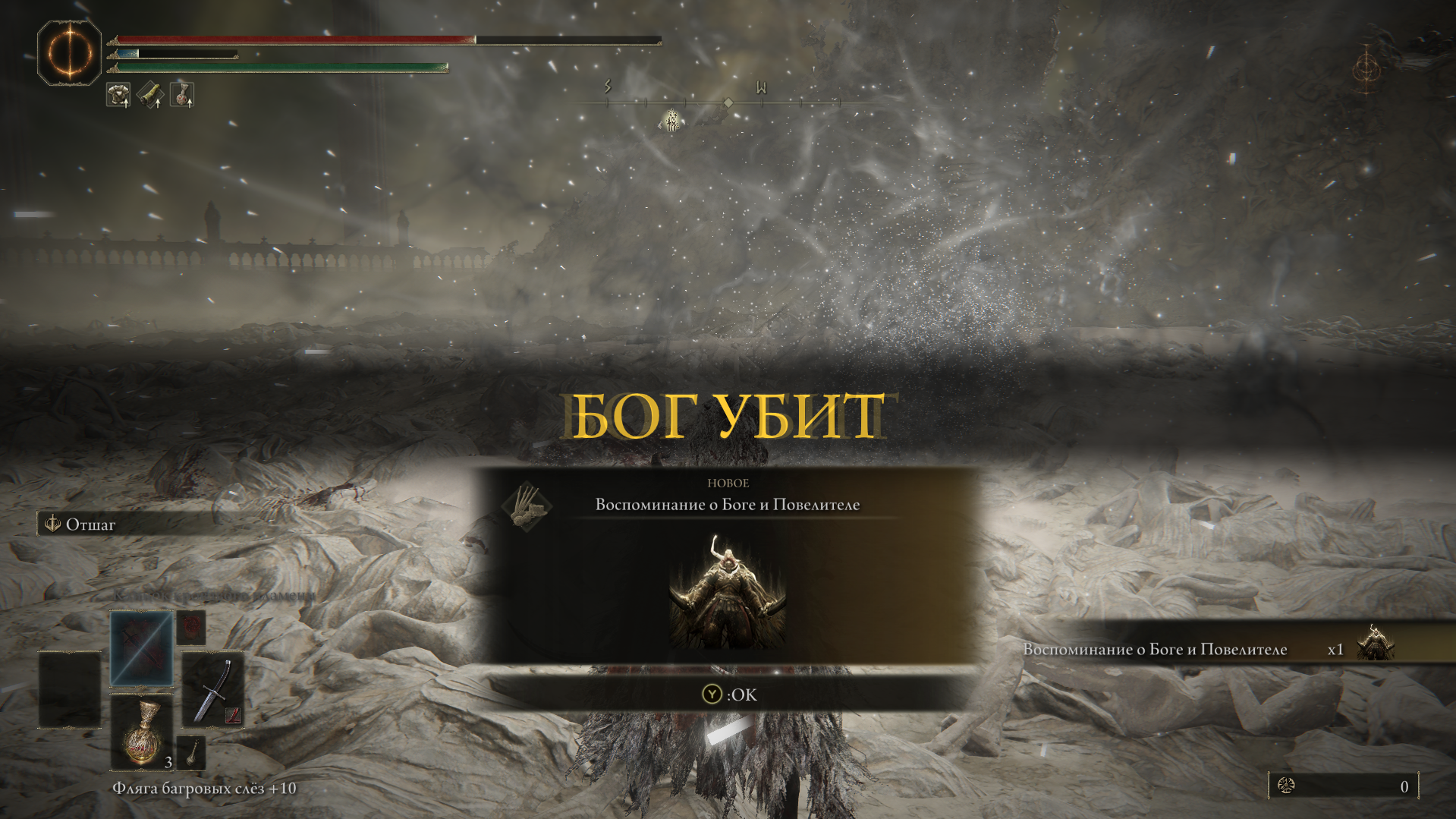
Task: Select the equipped sword weapon slot
Action: (x=212, y=690)
